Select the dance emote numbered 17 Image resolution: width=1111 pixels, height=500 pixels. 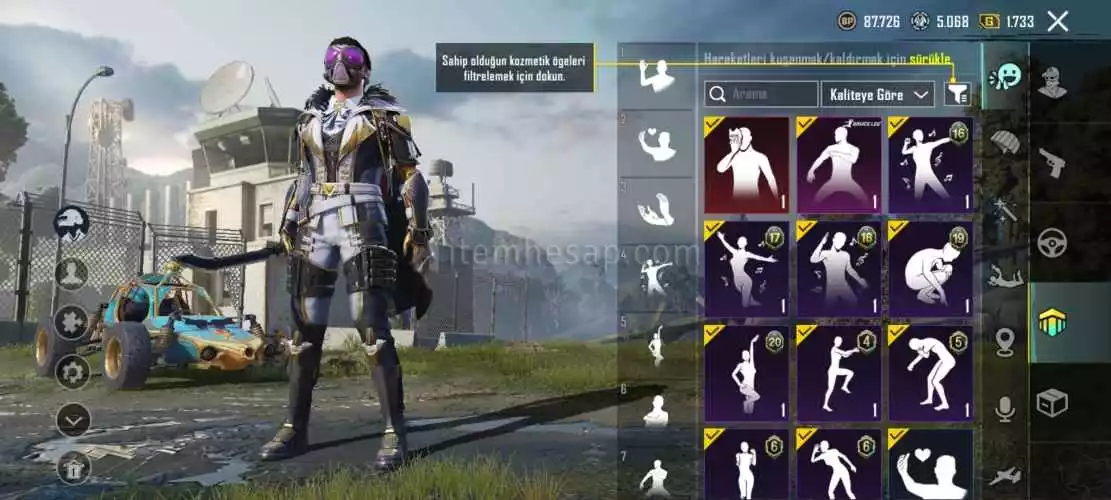746,269
